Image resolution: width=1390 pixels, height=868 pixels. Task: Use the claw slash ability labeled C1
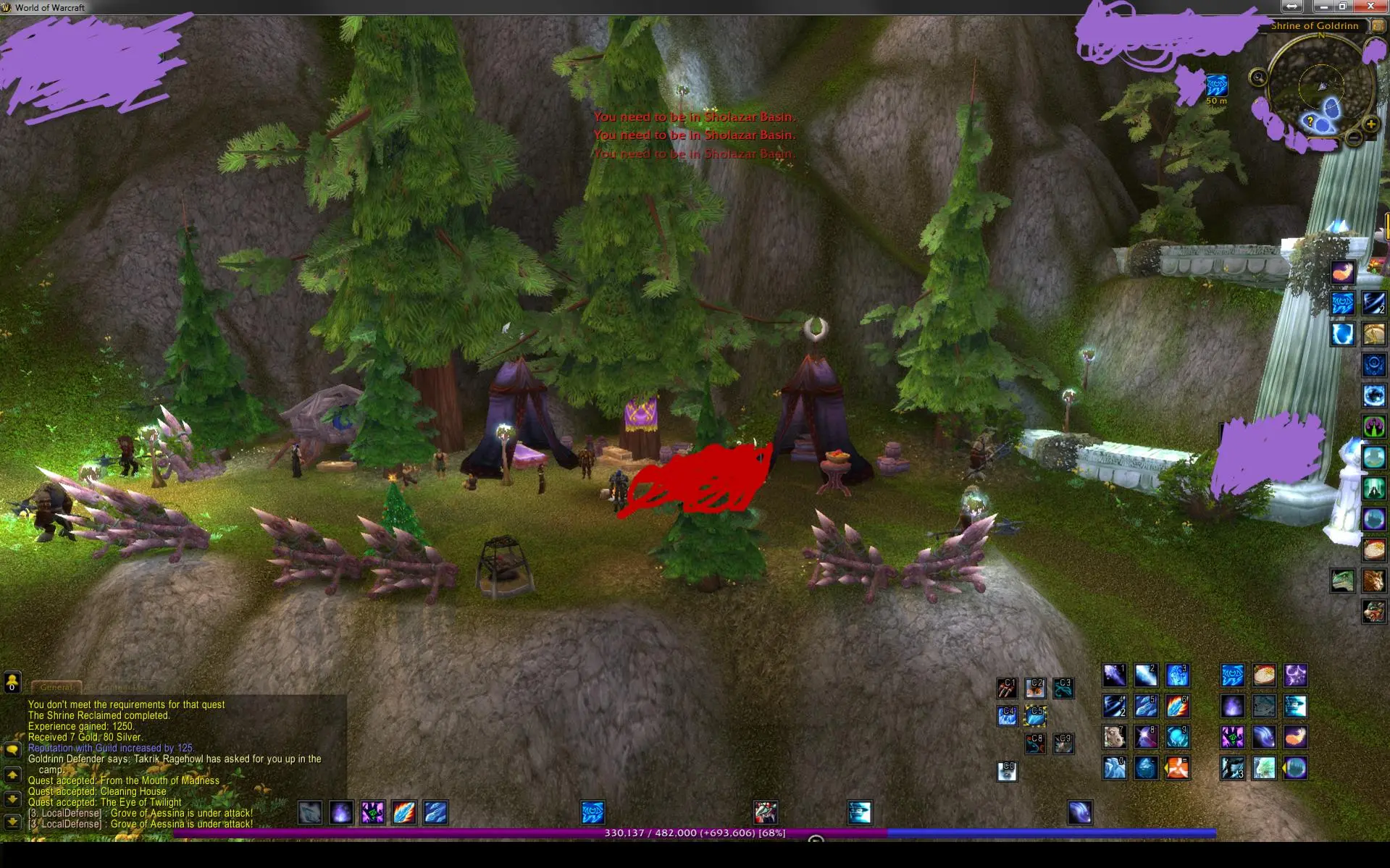tap(1007, 687)
